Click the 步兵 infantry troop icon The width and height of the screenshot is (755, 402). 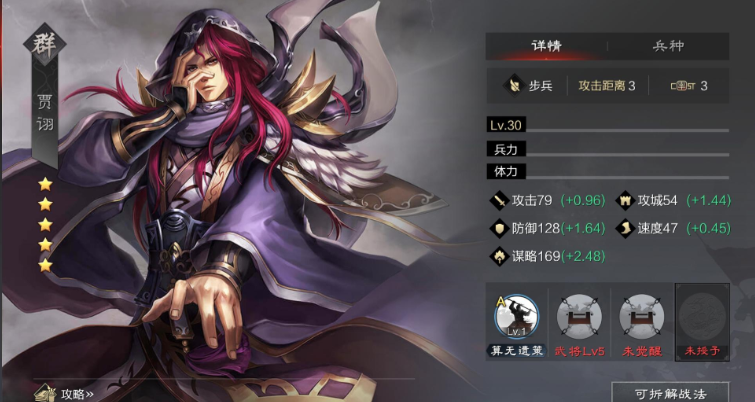pos(511,86)
